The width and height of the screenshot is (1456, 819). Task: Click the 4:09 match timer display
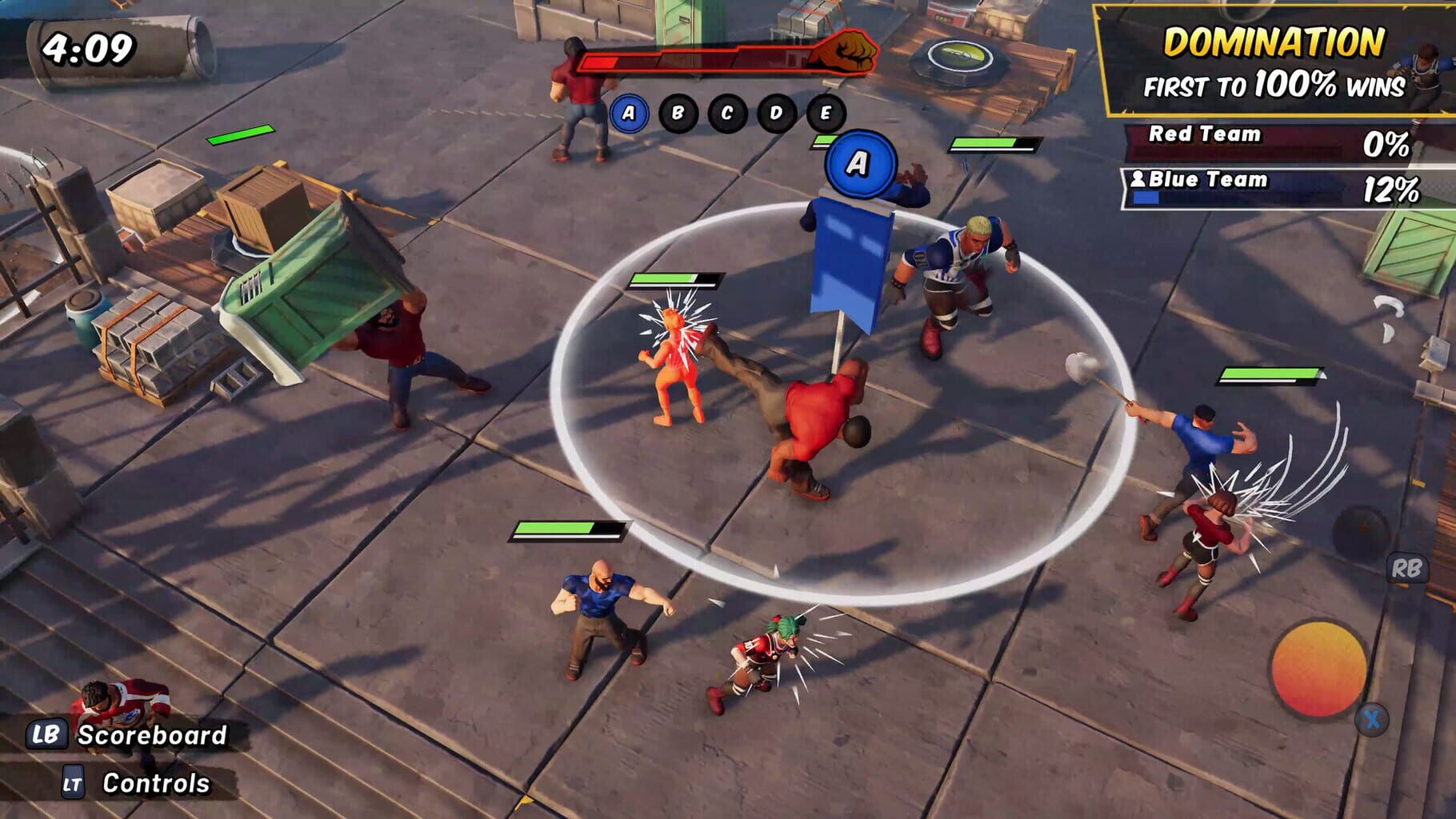click(x=90, y=46)
